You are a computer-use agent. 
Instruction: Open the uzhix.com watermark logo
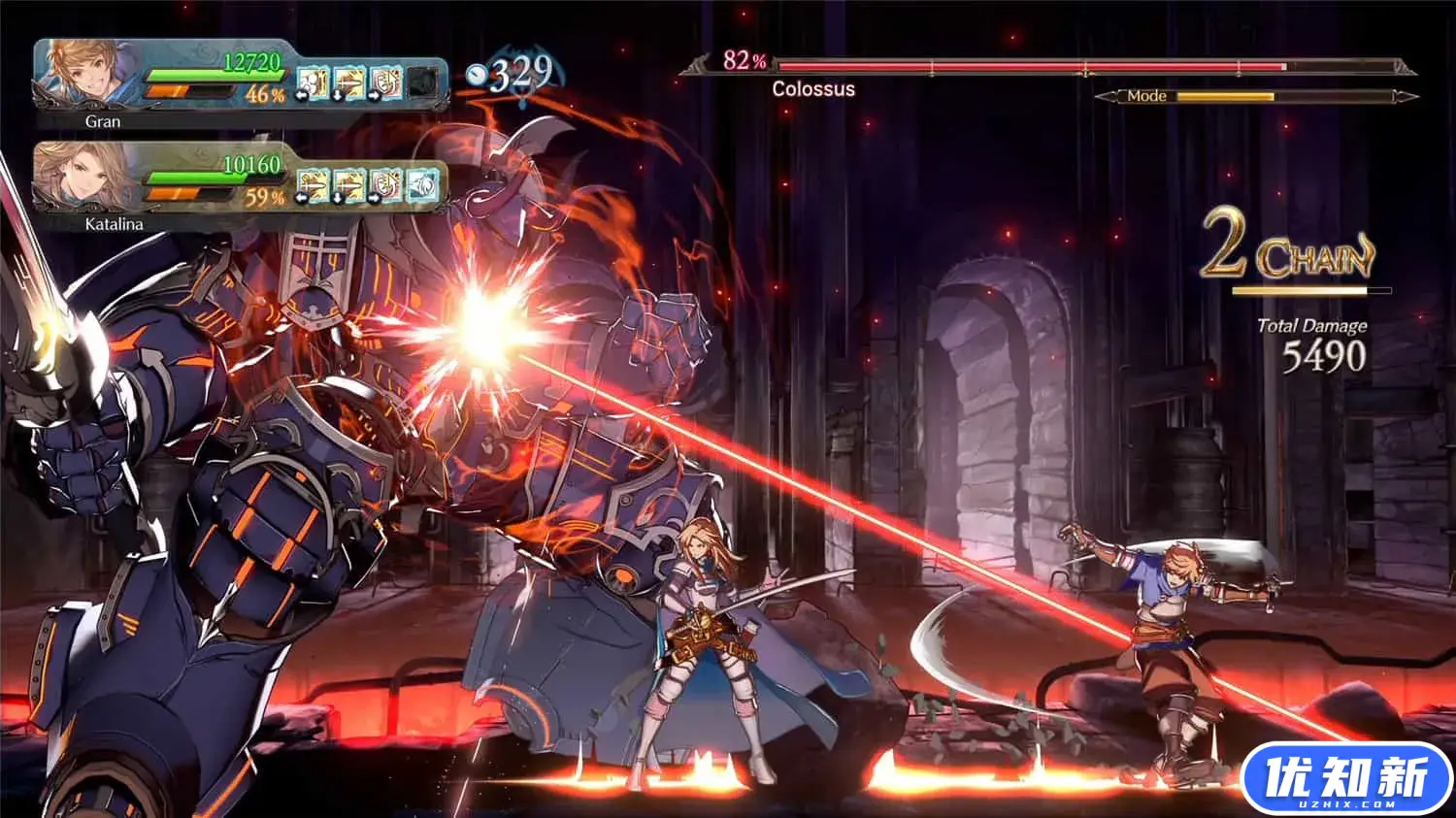(1346, 780)
